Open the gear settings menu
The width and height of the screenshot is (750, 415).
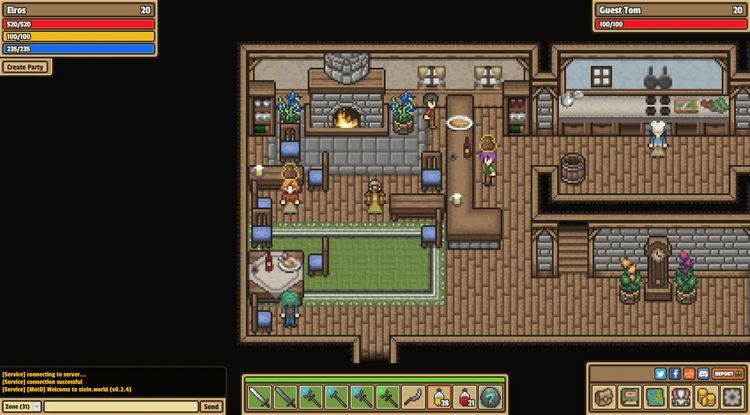point(732,396)
